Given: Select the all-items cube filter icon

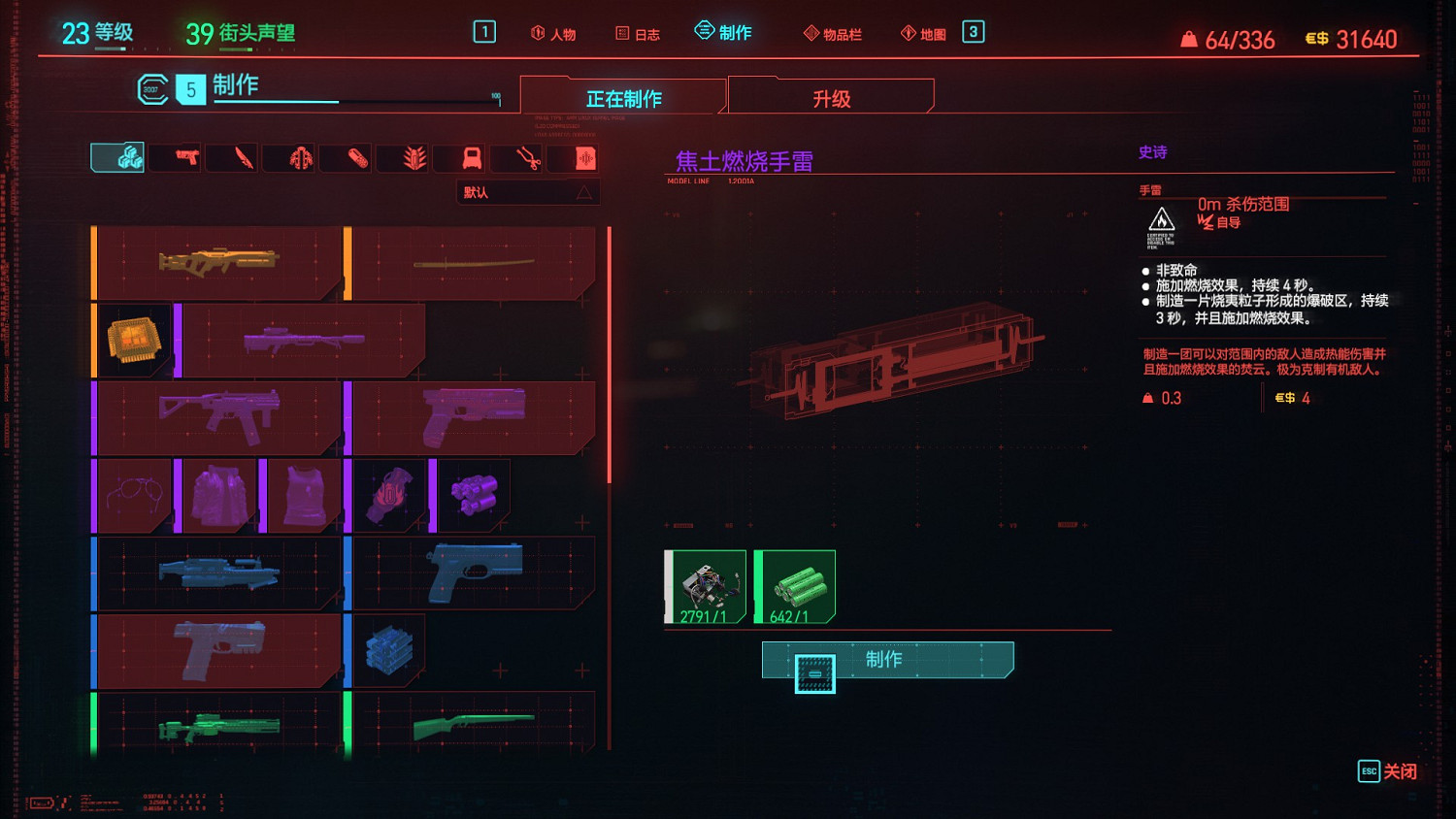Looking at the screenshot, I should tap(116, 156).
